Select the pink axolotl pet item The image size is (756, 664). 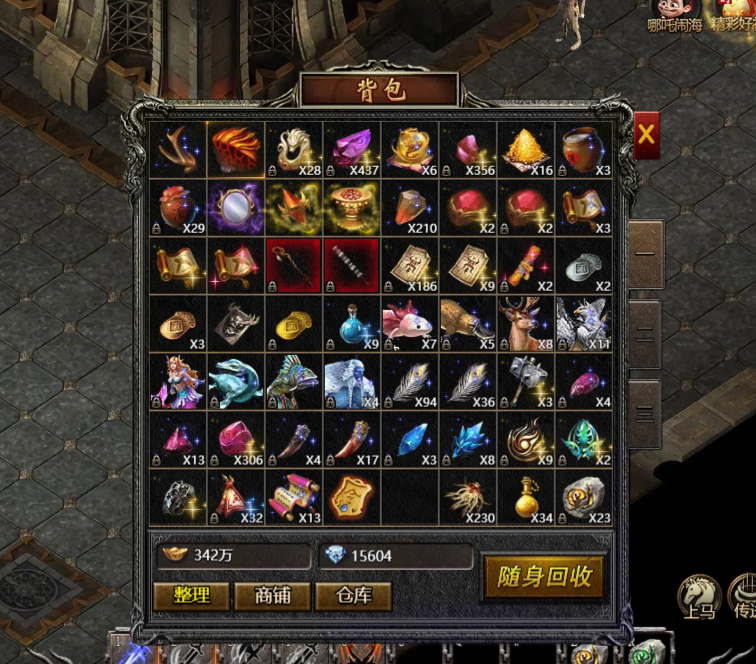pos(410,323)
